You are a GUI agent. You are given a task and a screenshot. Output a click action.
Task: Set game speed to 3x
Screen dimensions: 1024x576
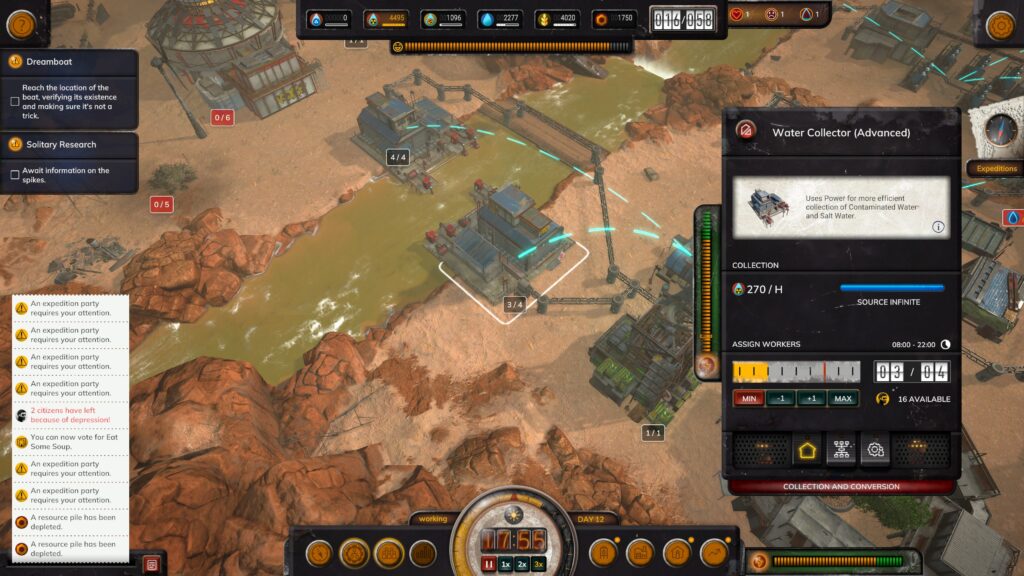click(539, 564)
